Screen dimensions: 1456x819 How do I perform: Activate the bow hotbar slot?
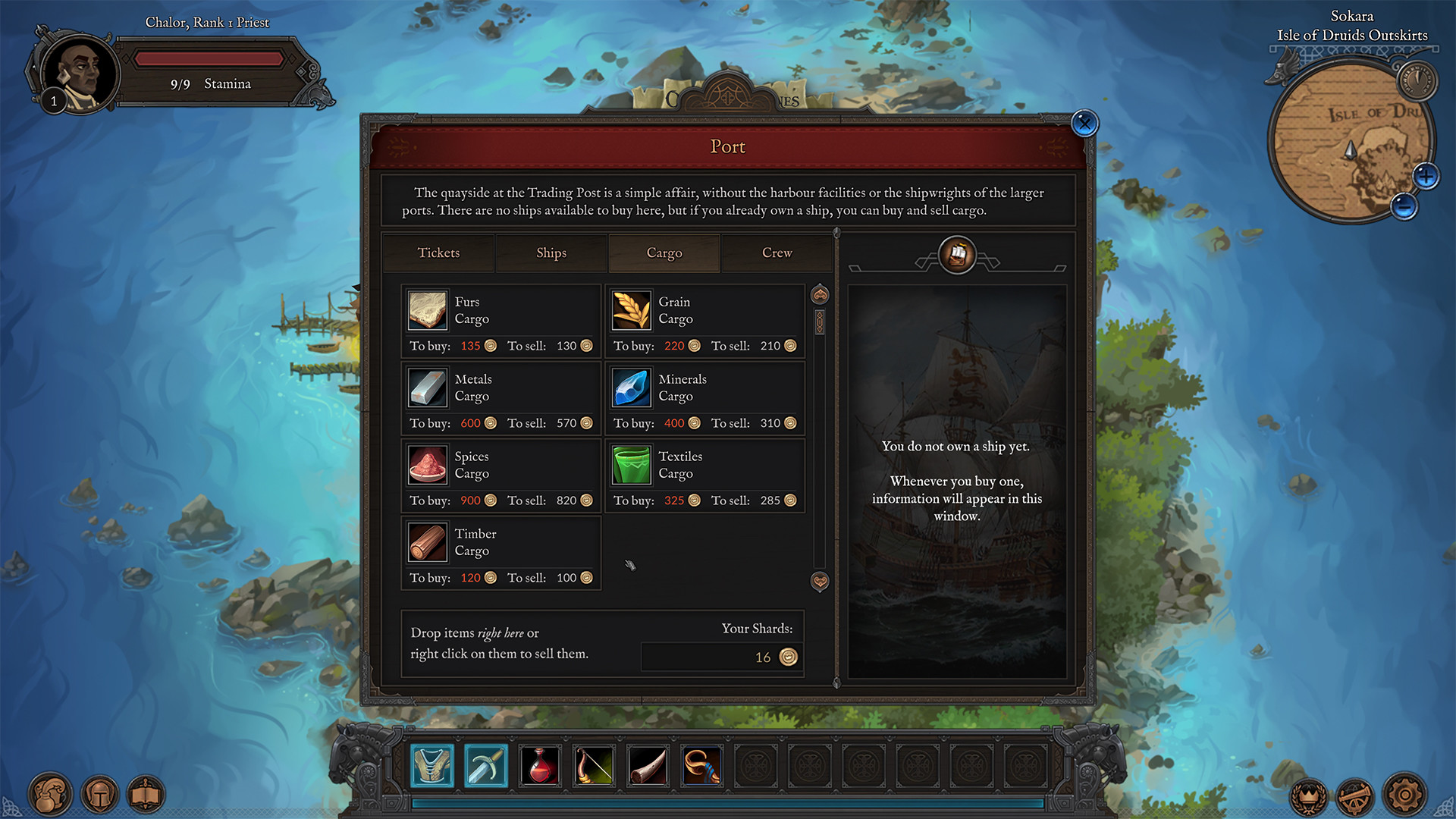(x=594, y=766)
